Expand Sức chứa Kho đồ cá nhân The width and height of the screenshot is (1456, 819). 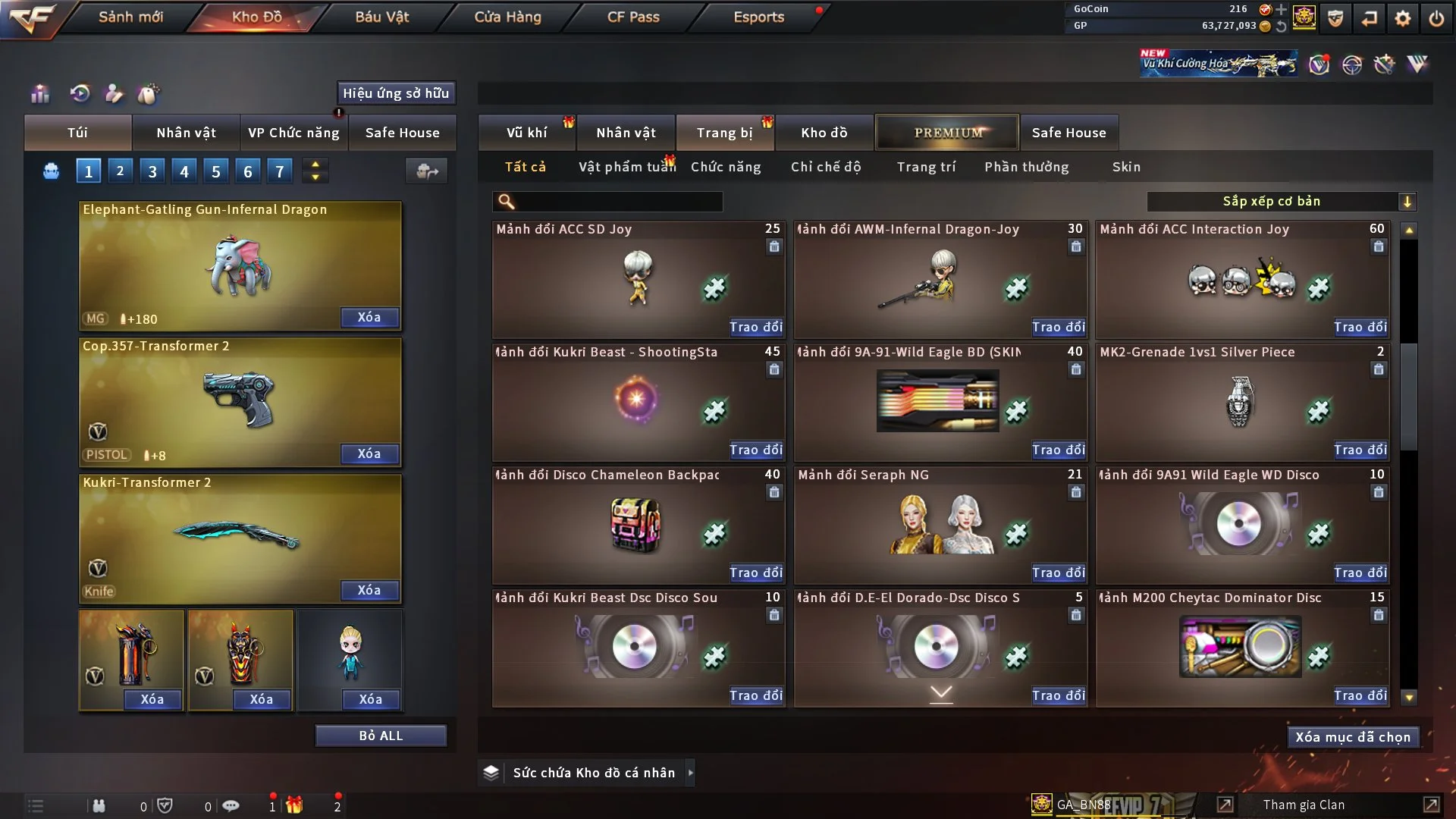pos(690,773)
